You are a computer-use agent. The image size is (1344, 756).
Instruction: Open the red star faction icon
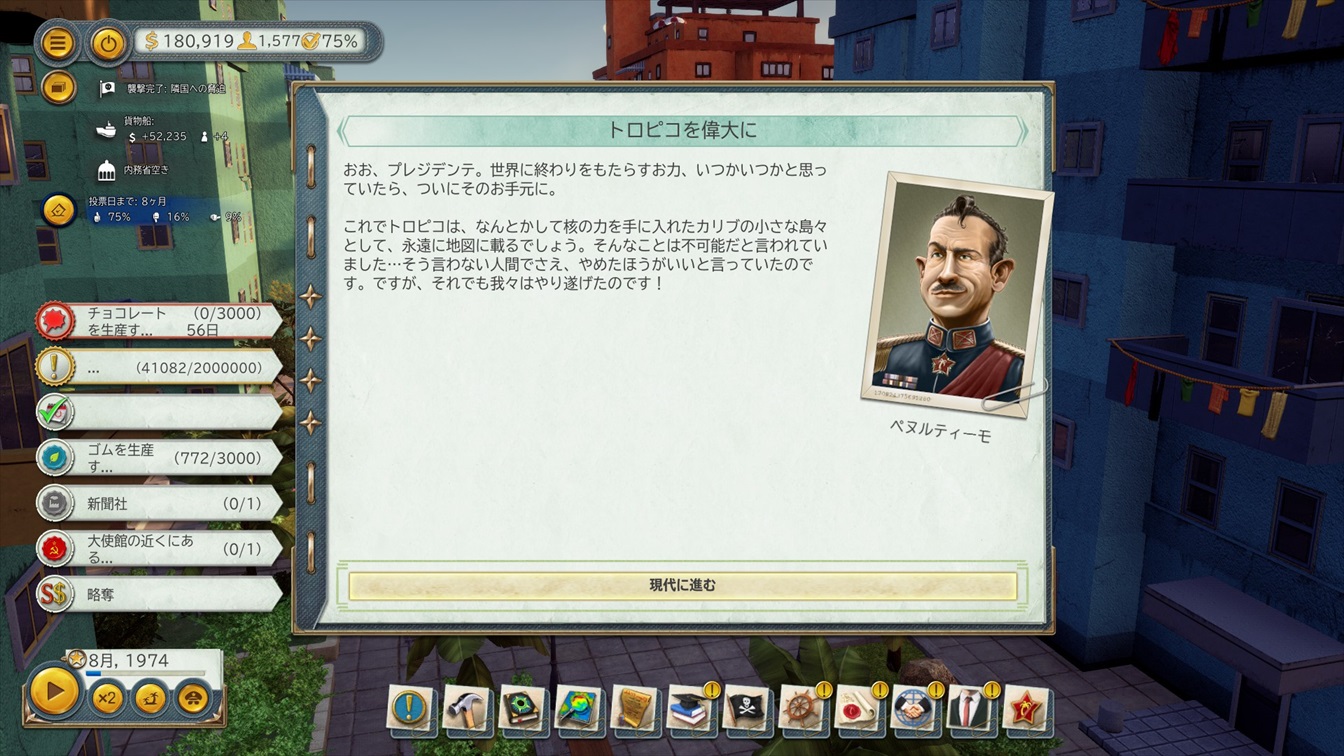(x=1026, y=708)
